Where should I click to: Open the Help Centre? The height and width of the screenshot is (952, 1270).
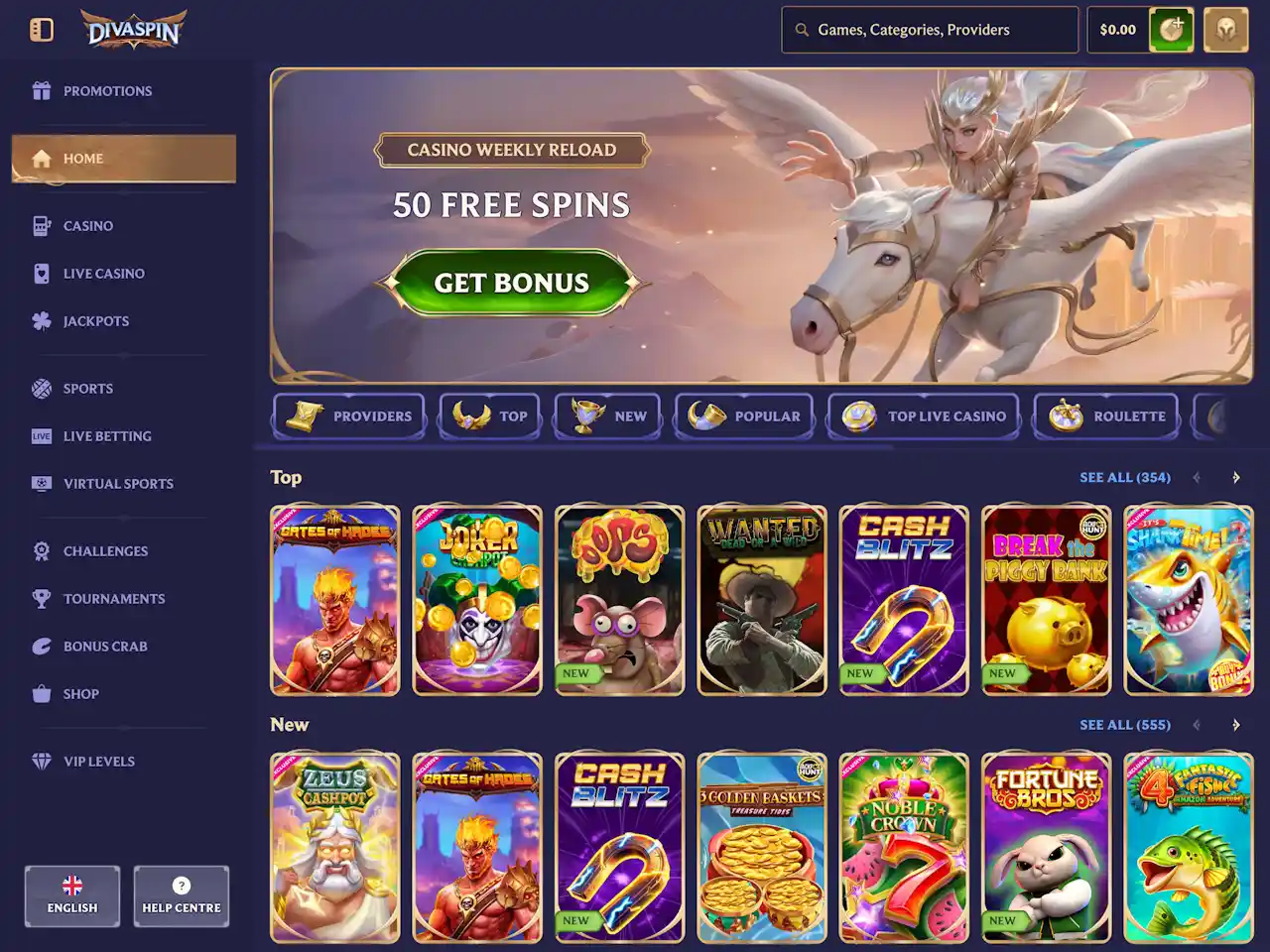click(182, 896)
